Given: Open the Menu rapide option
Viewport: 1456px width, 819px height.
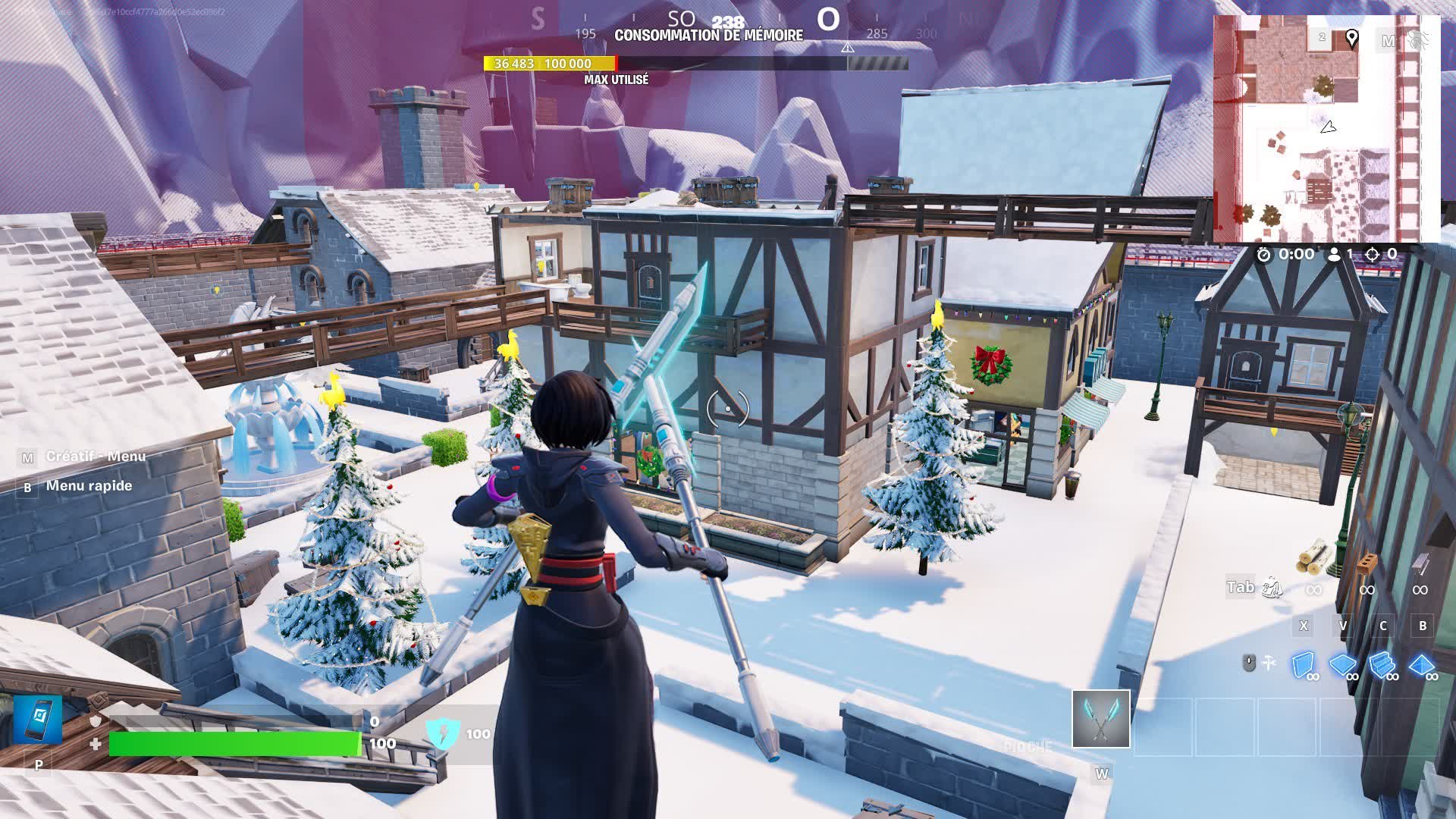Looking at the screenshot, I should [x=87, y=485].
